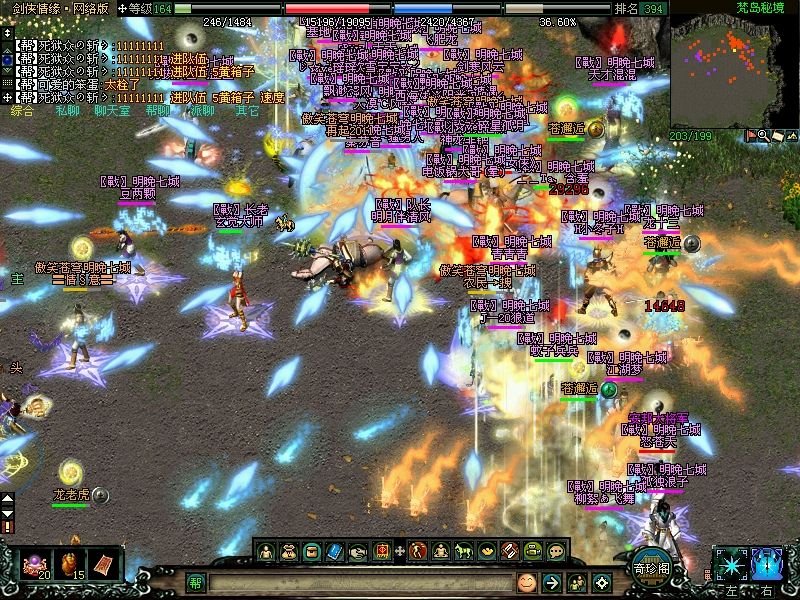Click the red flag marker button under minimap
The image size is (800, 600).
click(751, 136)
